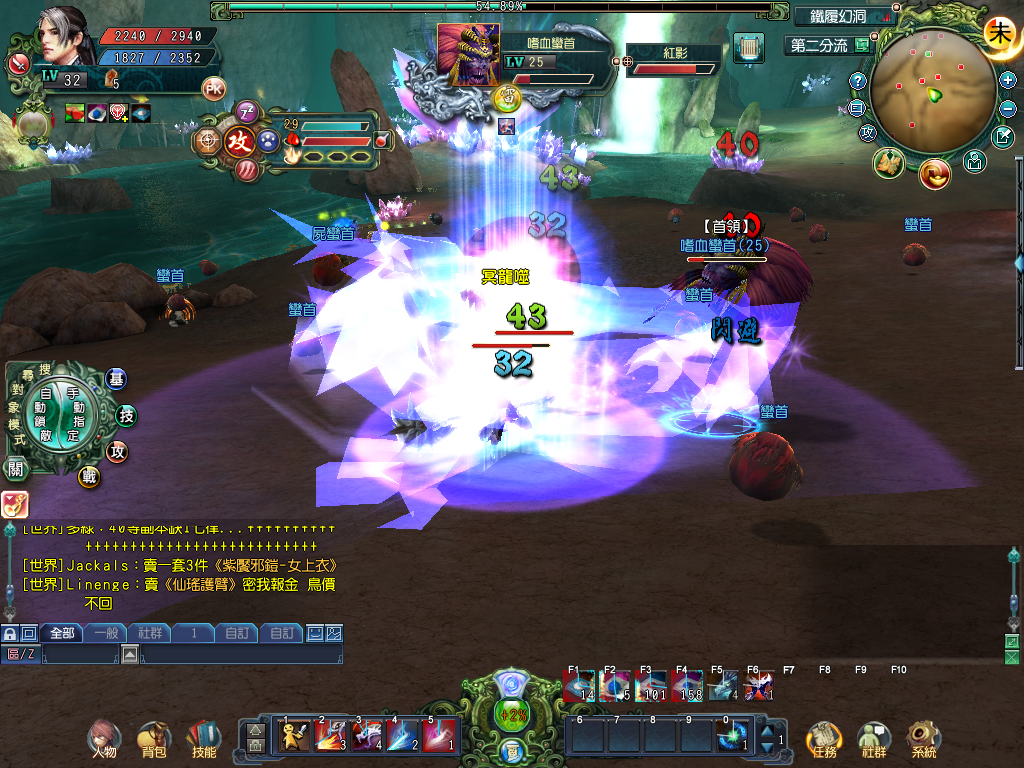Open the gold ingot shop icon
Viewport: 1024px width, 768px height.
pos(936,173)
